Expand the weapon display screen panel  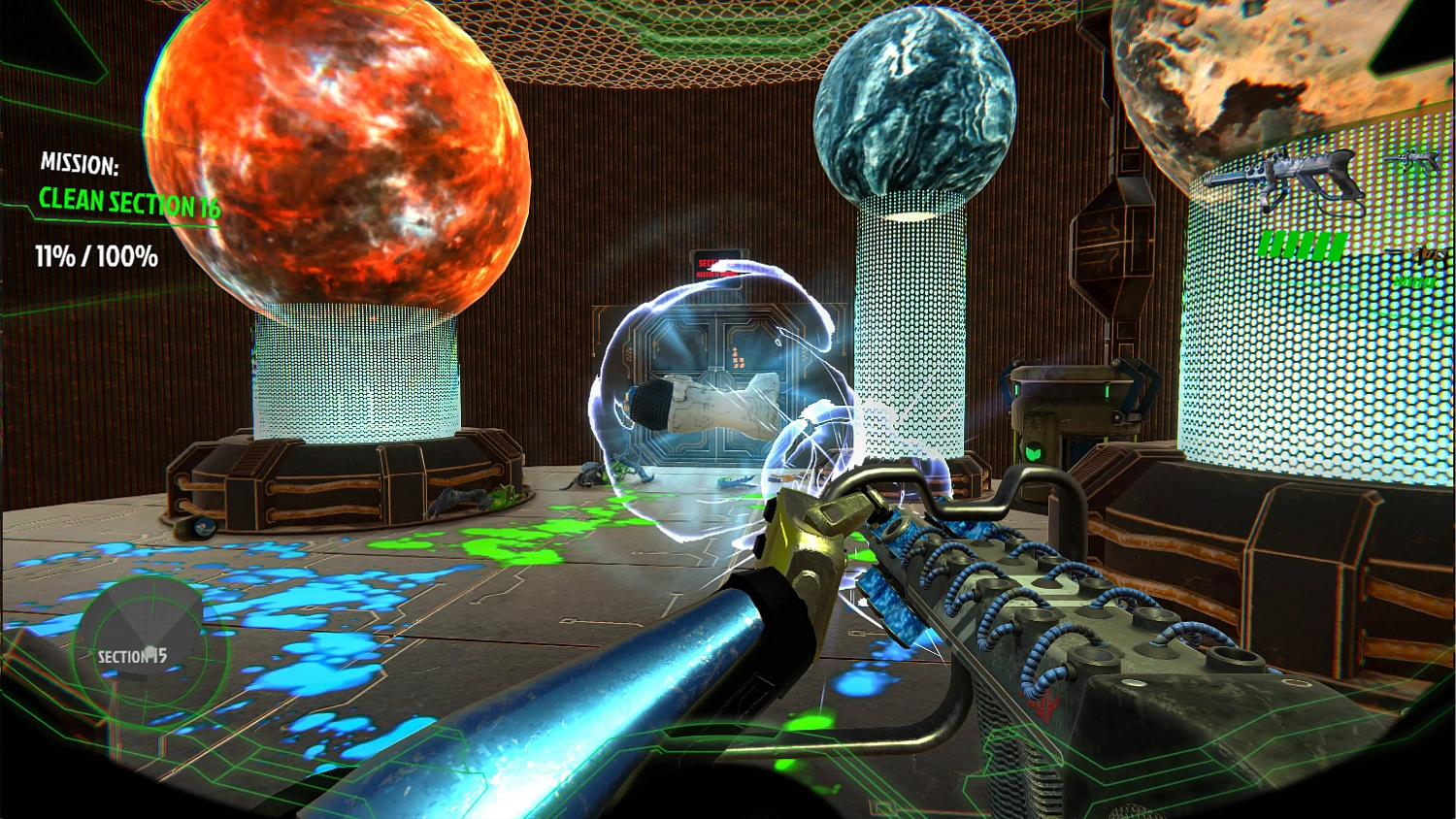coord(1320,291)
